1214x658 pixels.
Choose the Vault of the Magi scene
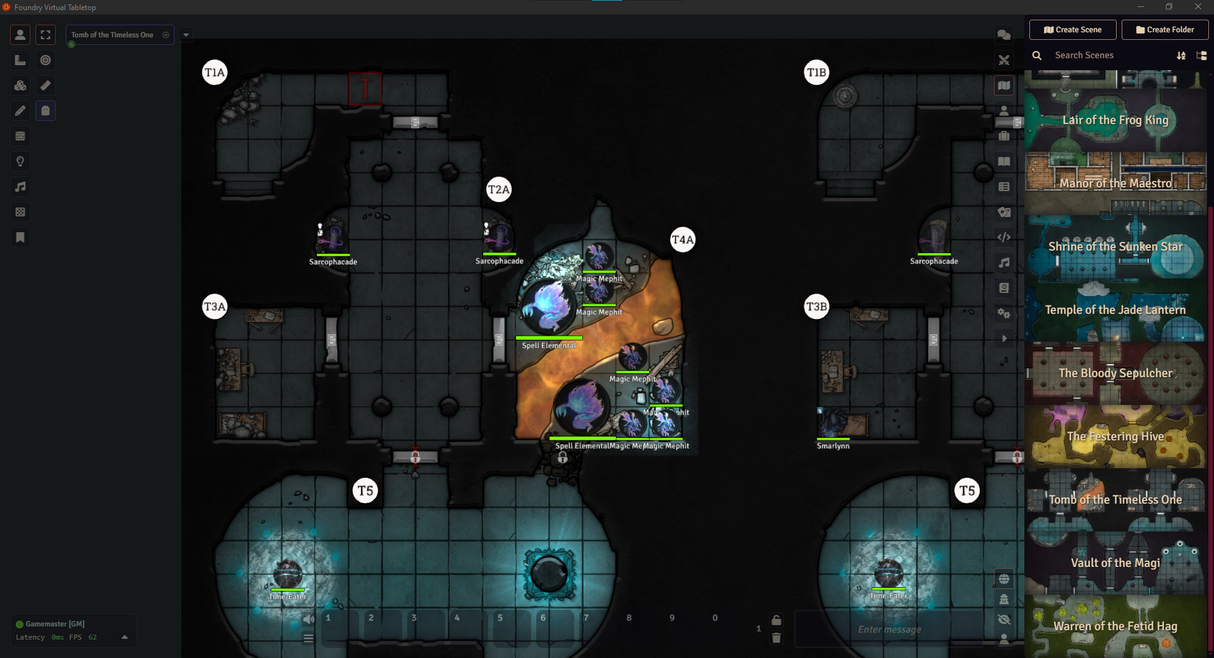coord(1115,562)
